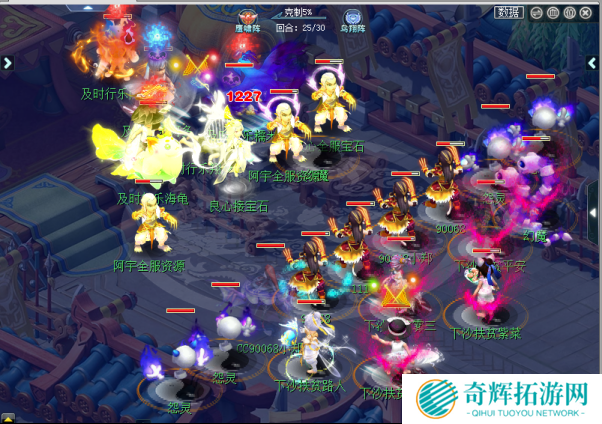602x424 pixels.
Task: Close the battle window with the X button
Action: pos(585,12)
